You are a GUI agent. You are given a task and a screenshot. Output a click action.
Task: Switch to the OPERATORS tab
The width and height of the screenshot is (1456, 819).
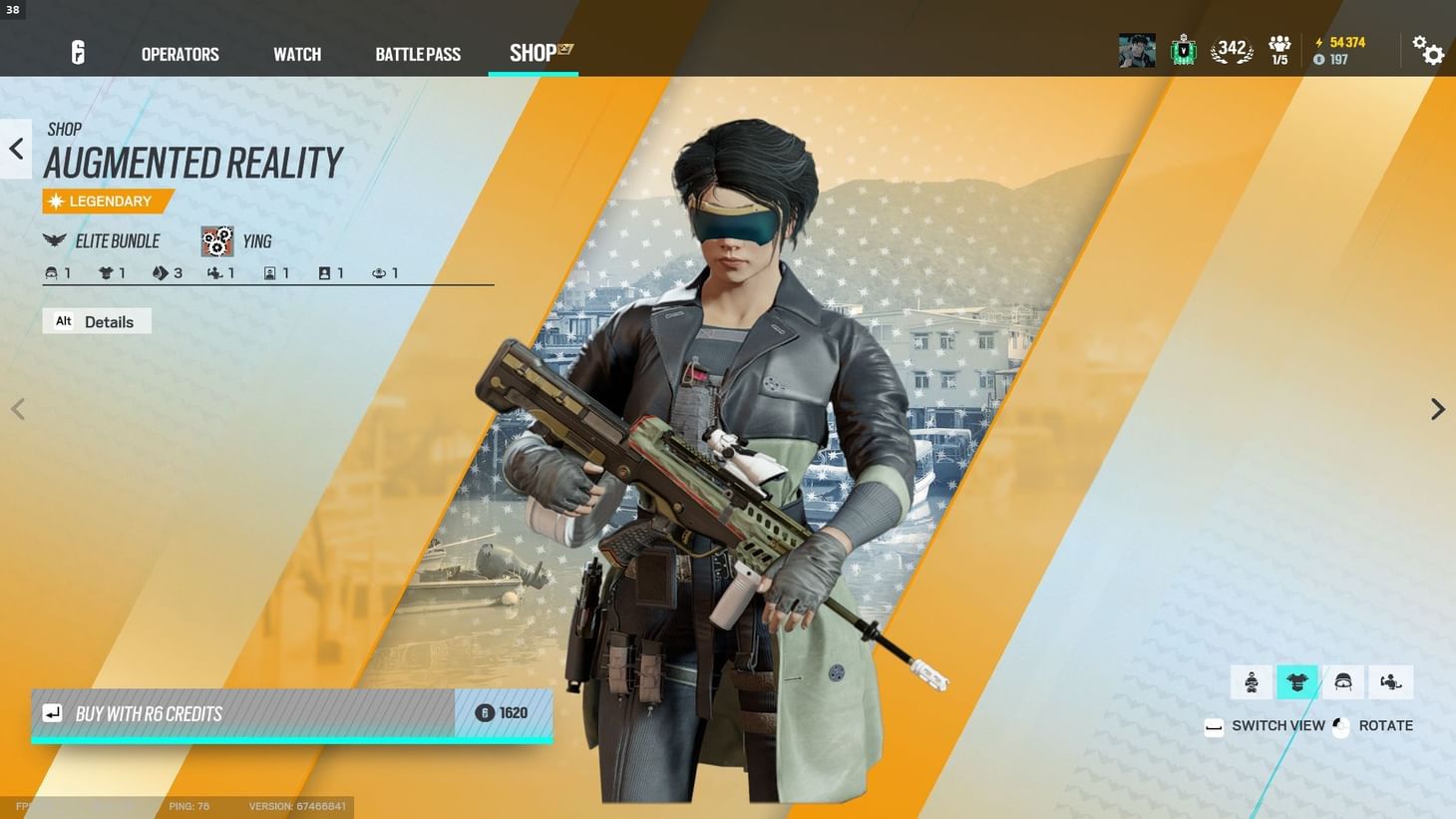tap(180, 54)
